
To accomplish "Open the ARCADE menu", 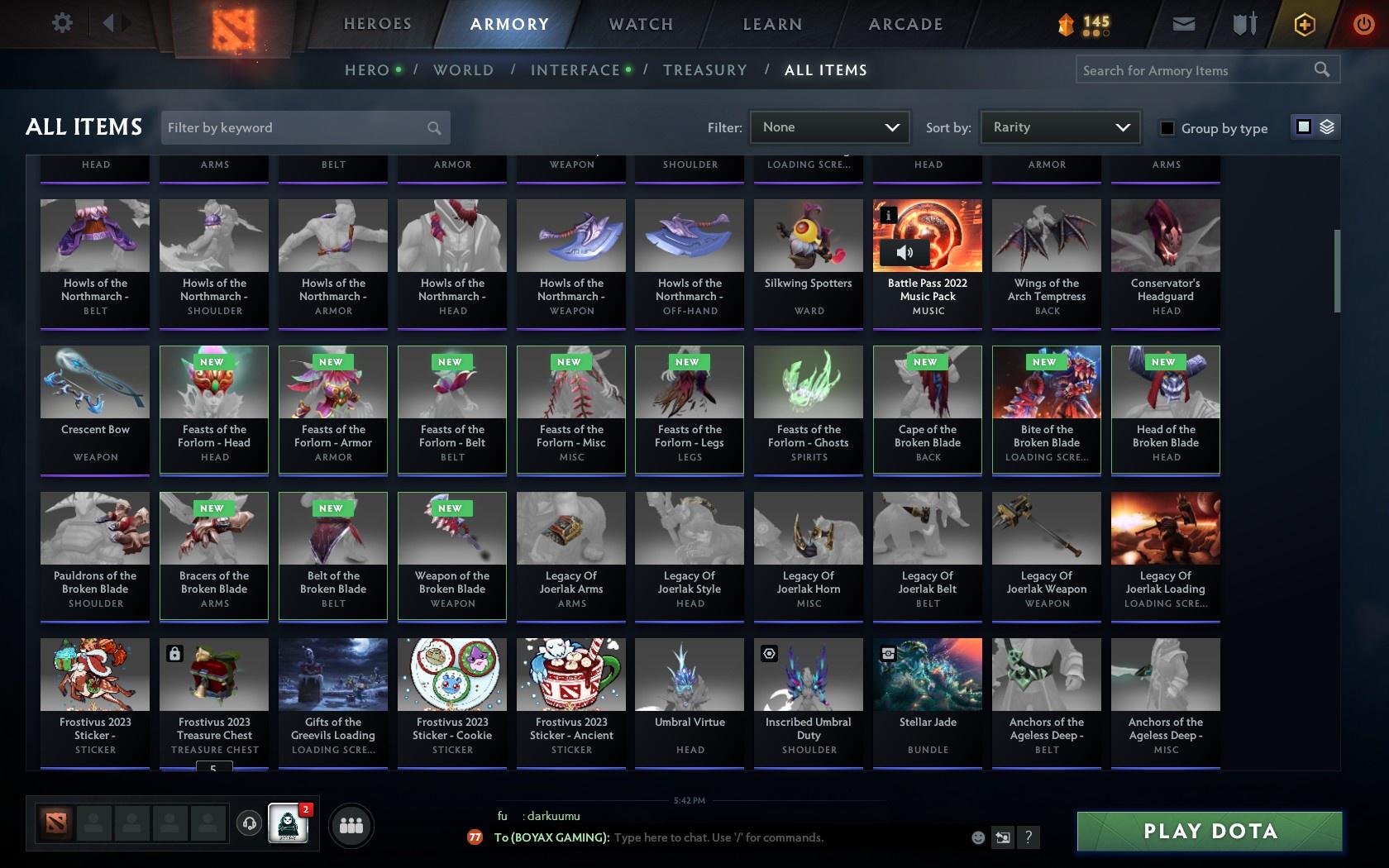I will tap(905, 24).
